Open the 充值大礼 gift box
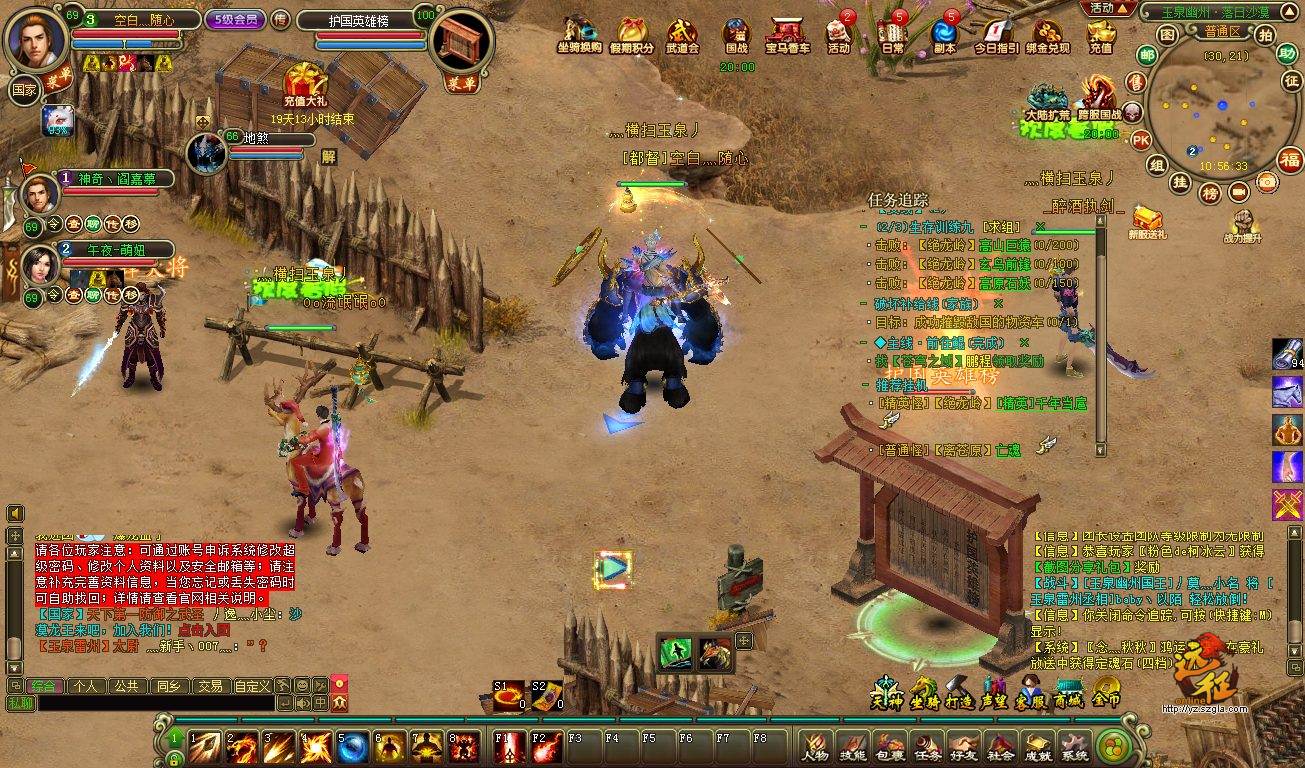Image resolution: width=1305 pixels, height=768 pixels. click(307, 82)
